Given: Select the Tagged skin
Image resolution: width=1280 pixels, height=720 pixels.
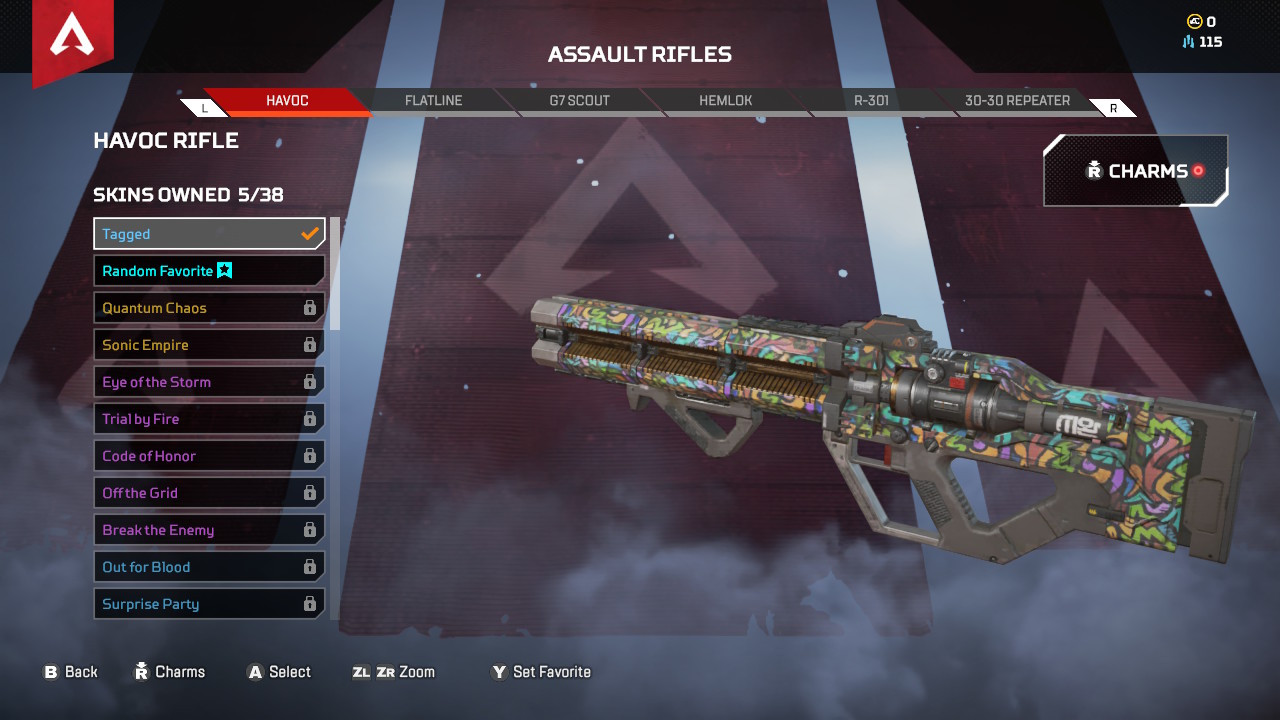Looking at the screenshot, I should [209, 234].
